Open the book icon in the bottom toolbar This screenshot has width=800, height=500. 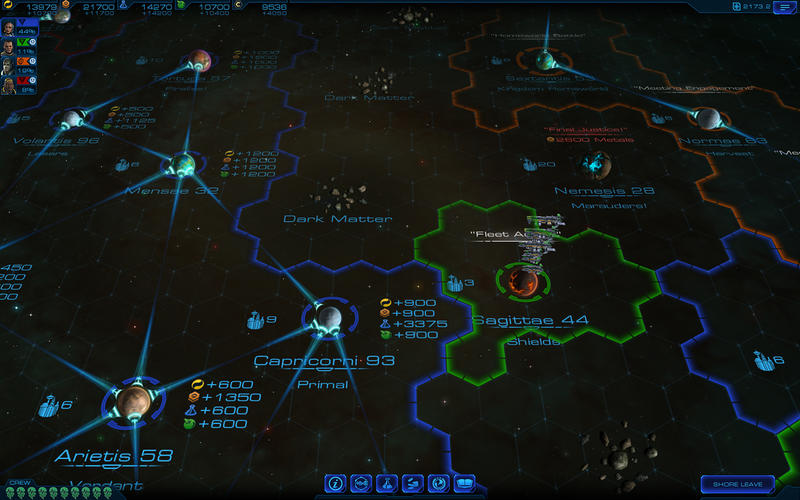pos(463,484)
